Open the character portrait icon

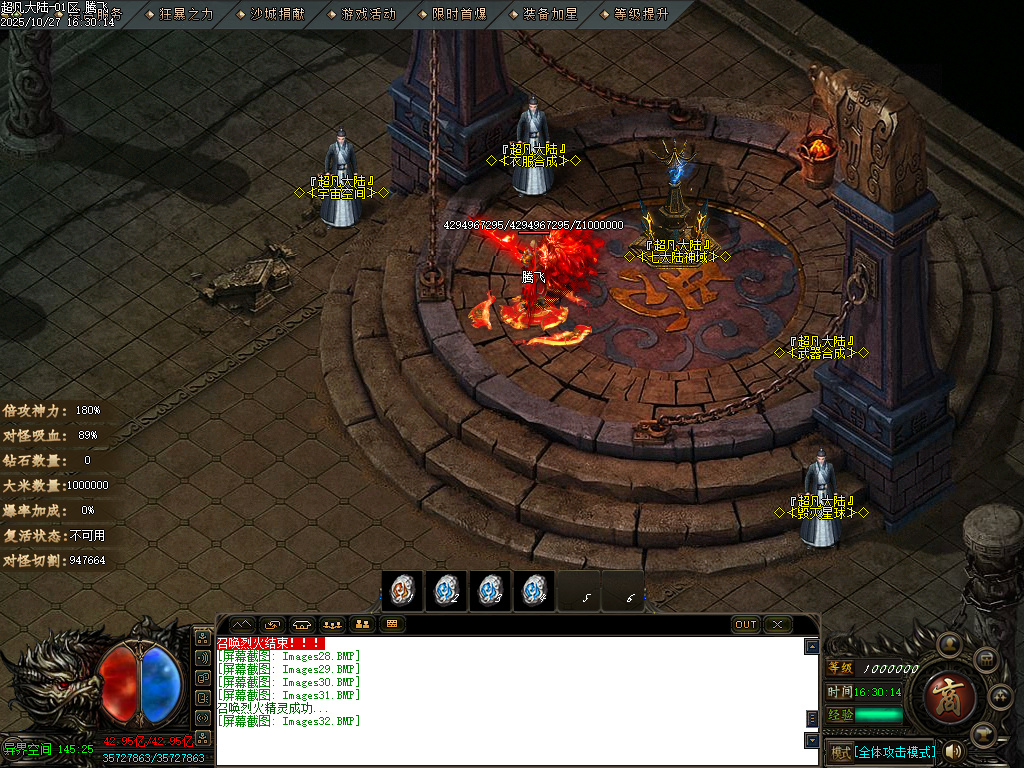click(948, 642)
